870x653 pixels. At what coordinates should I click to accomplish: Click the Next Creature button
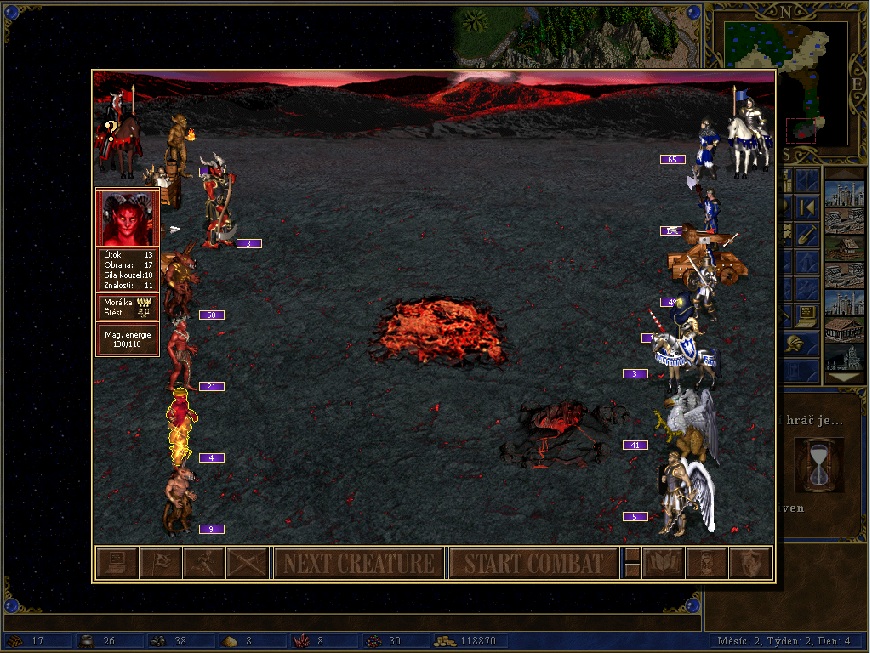click(x=359, y=563)
